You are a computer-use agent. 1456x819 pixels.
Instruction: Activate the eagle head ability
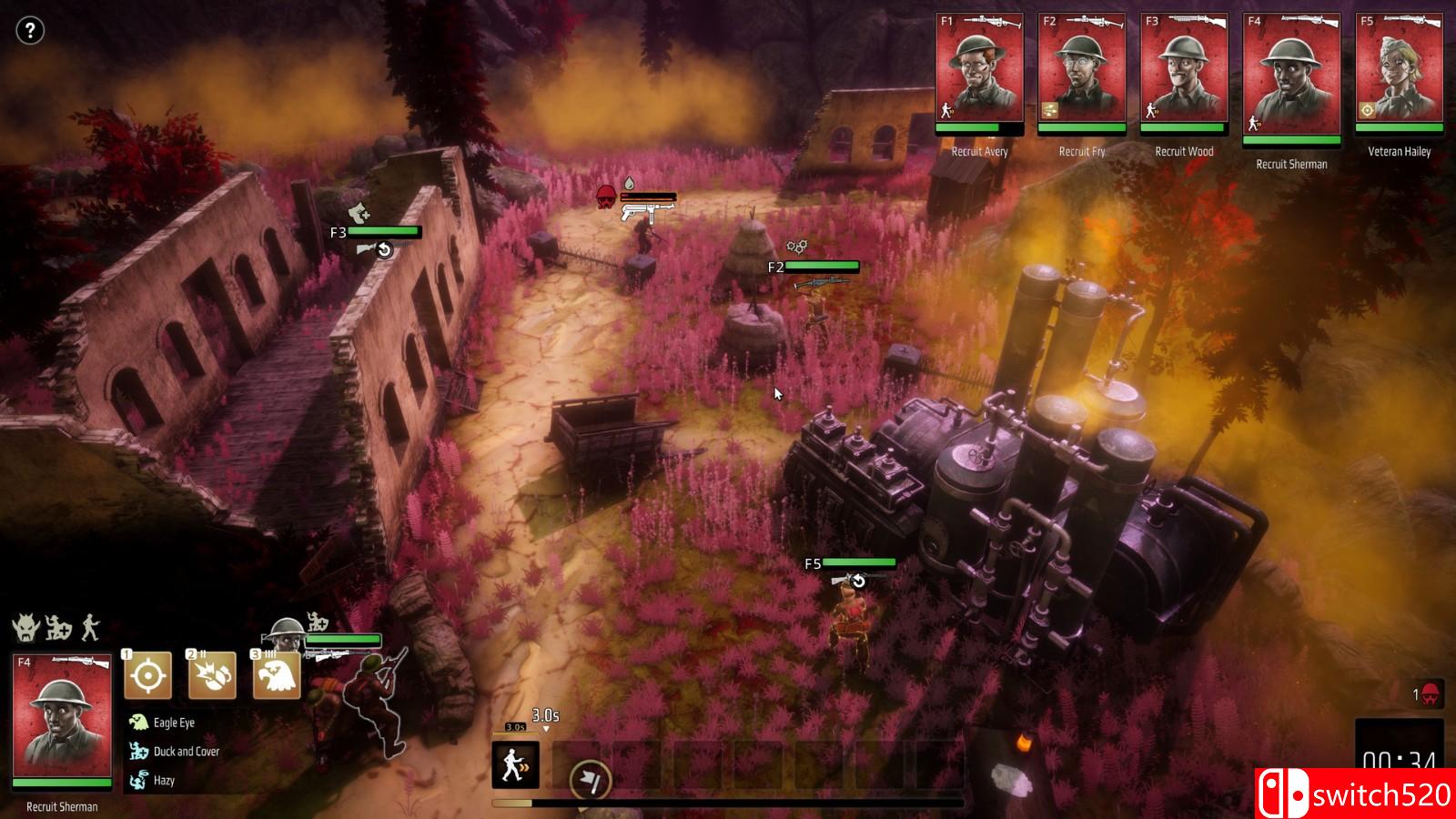click(x=276, y=676)
